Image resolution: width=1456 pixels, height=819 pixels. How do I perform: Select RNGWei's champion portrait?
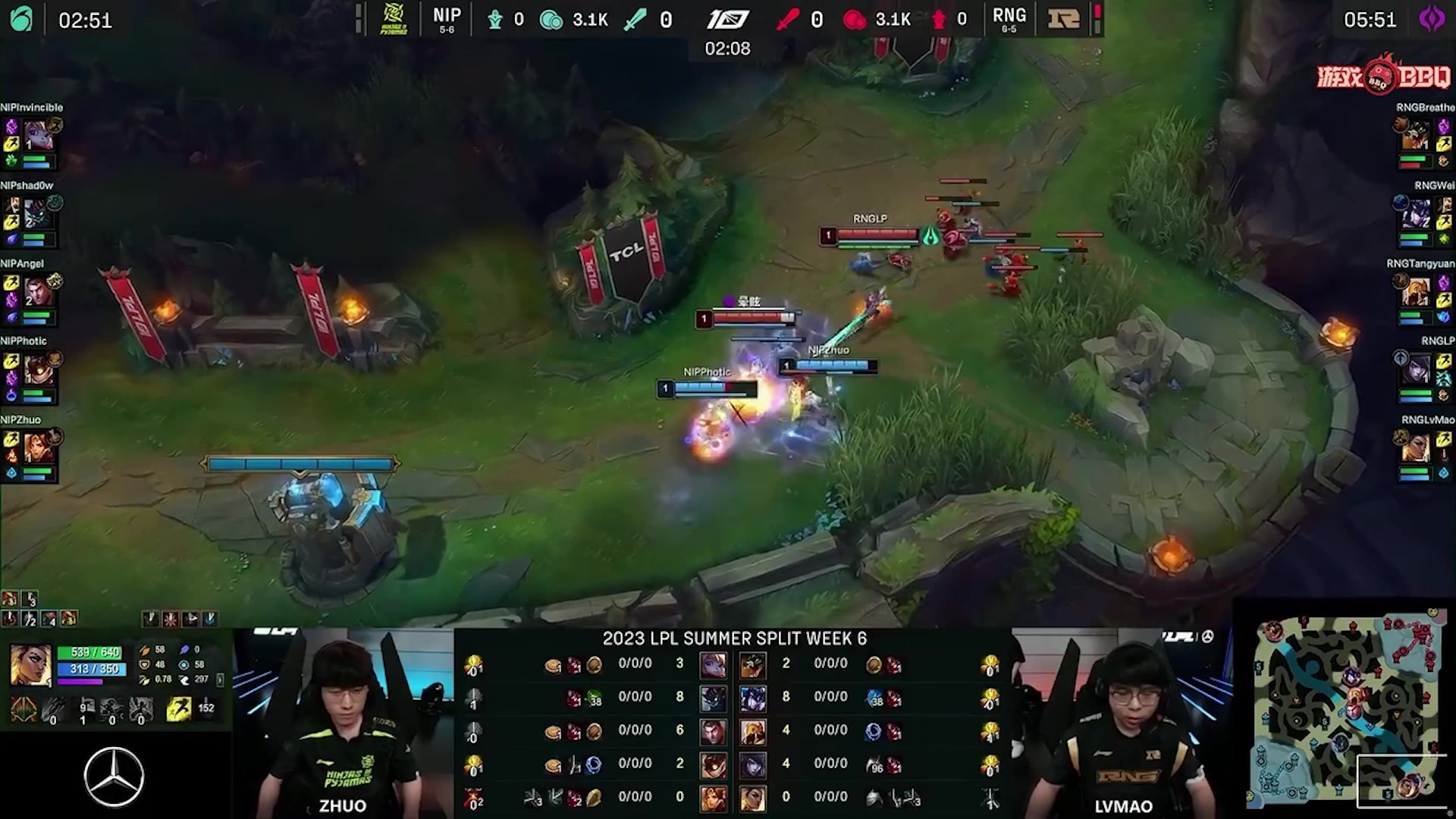pyautogui.click(x=1416, y=215)
